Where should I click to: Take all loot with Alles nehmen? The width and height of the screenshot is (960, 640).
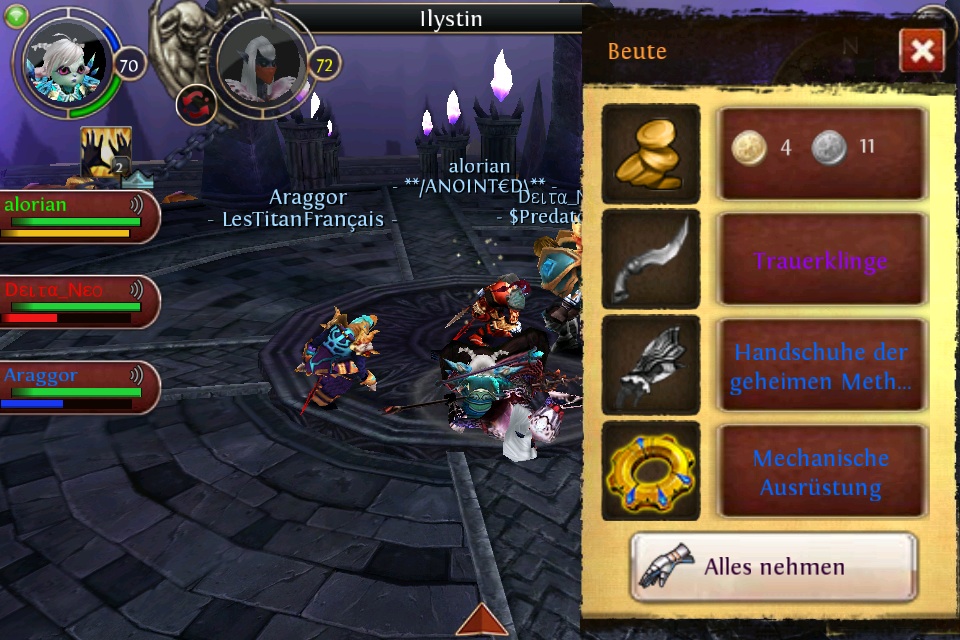773,567
